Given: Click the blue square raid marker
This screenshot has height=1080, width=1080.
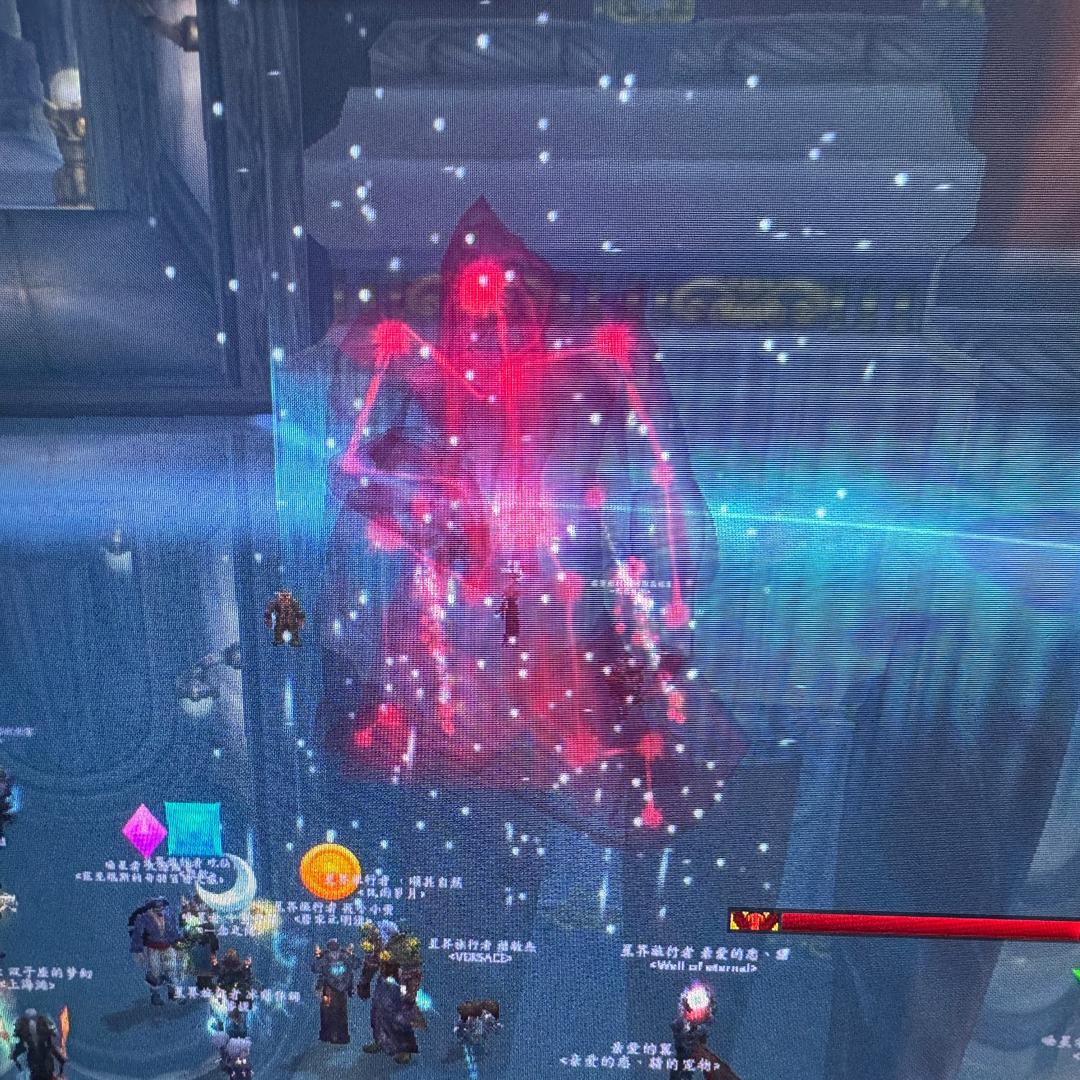Looking at the screenshot, I should [194, 829].
